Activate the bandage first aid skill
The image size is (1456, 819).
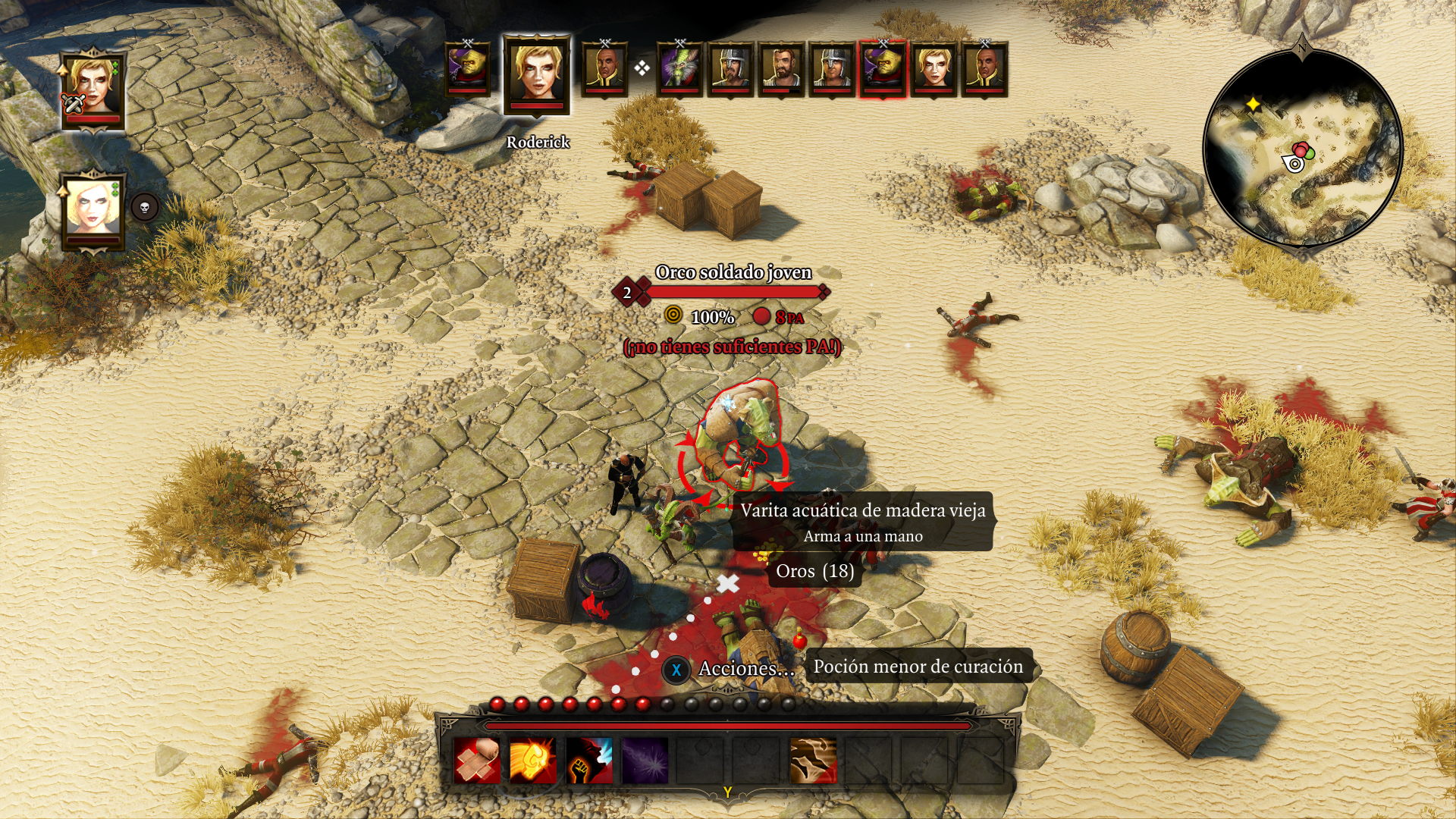478,761
